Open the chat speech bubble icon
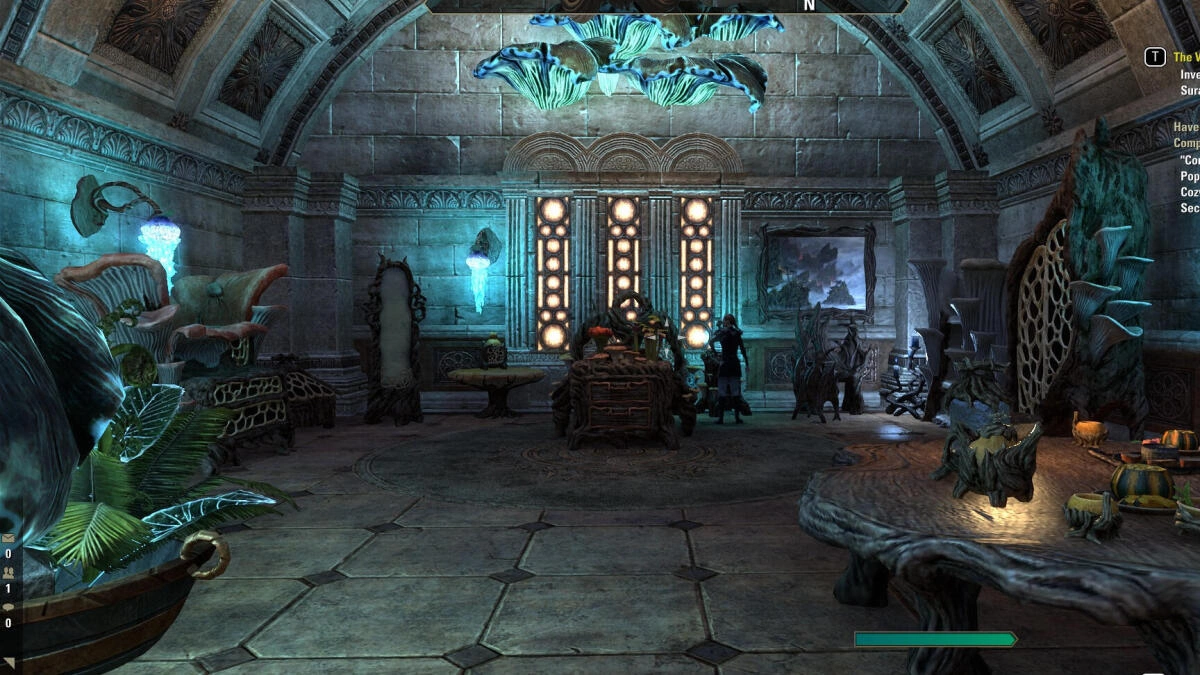Image resolution: width=1200 pixels, height=675 pixels. [8, 607]
